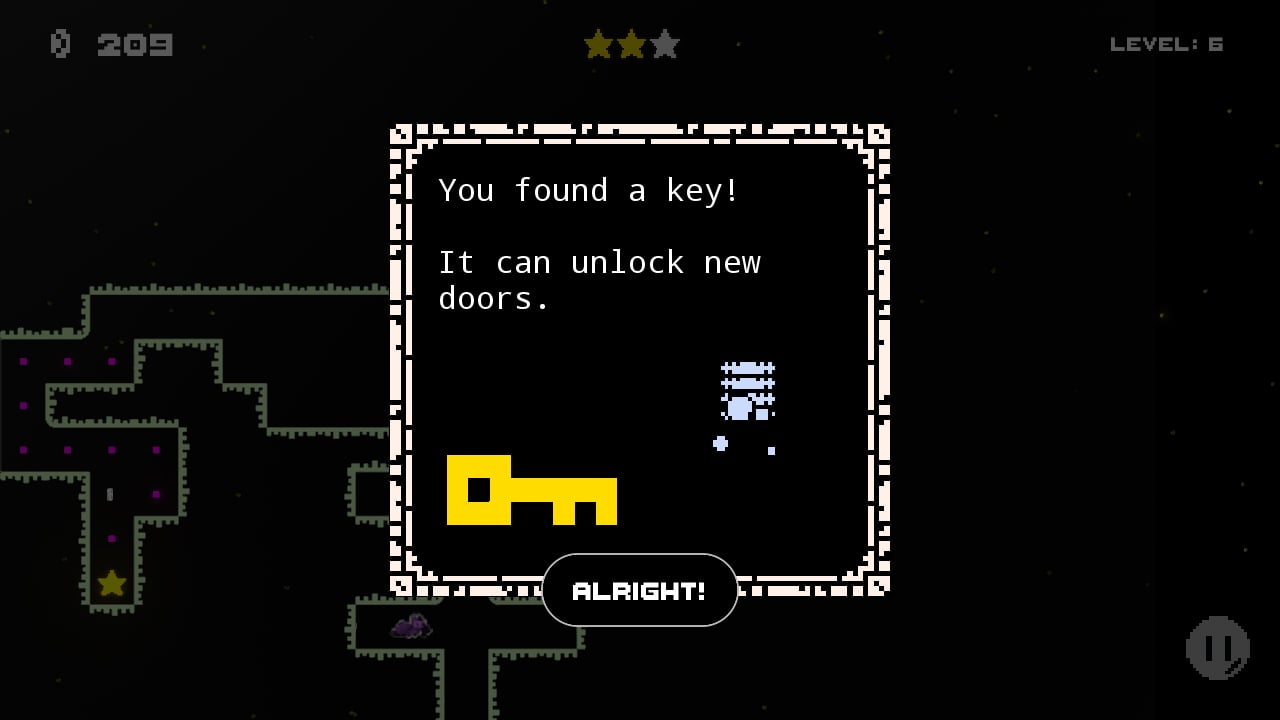
Task: Click the player character inside the map room
Action: click(x=110, y=494)
